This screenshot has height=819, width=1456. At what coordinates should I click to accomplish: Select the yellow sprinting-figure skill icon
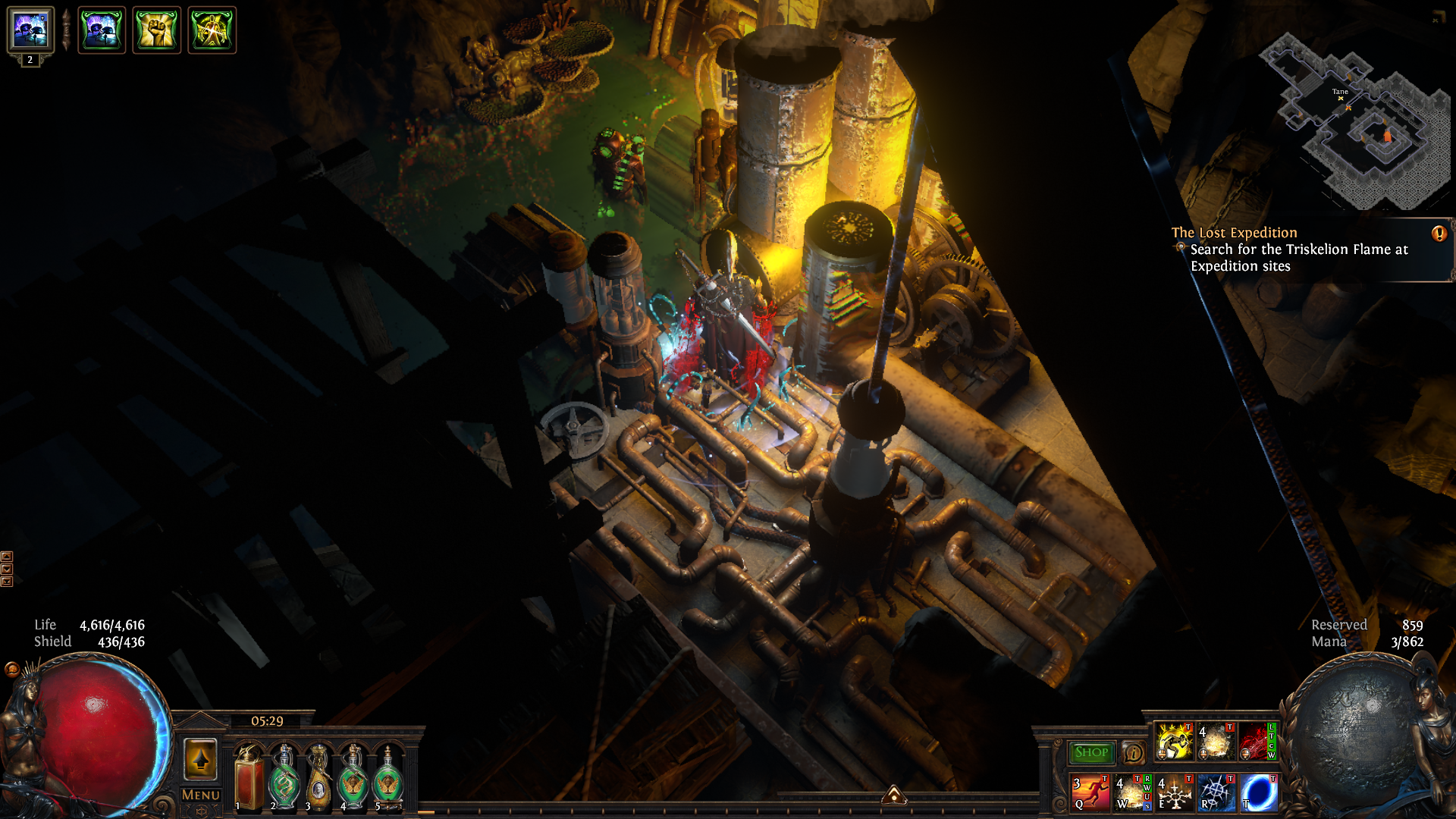pos(1174,741)
